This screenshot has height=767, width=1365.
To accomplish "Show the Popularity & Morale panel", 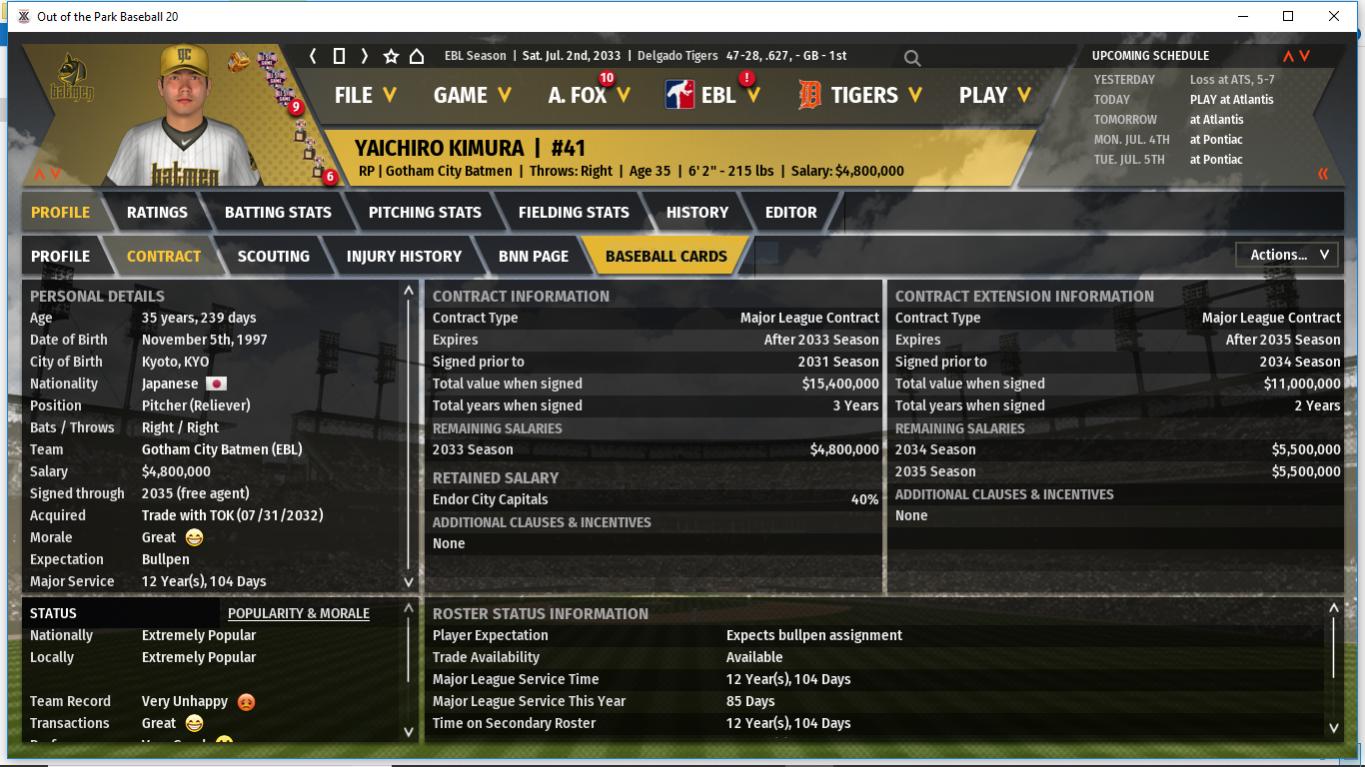I will coord(298,613).
